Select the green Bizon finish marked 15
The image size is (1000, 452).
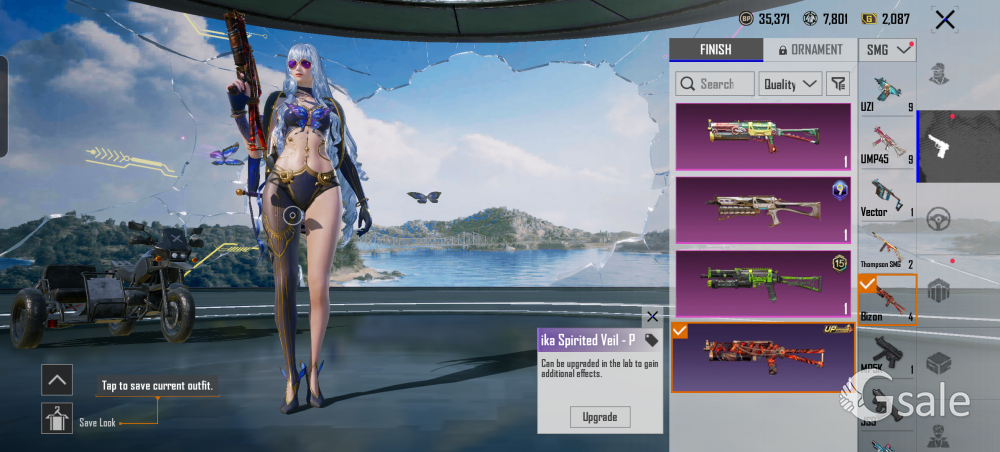764,283
